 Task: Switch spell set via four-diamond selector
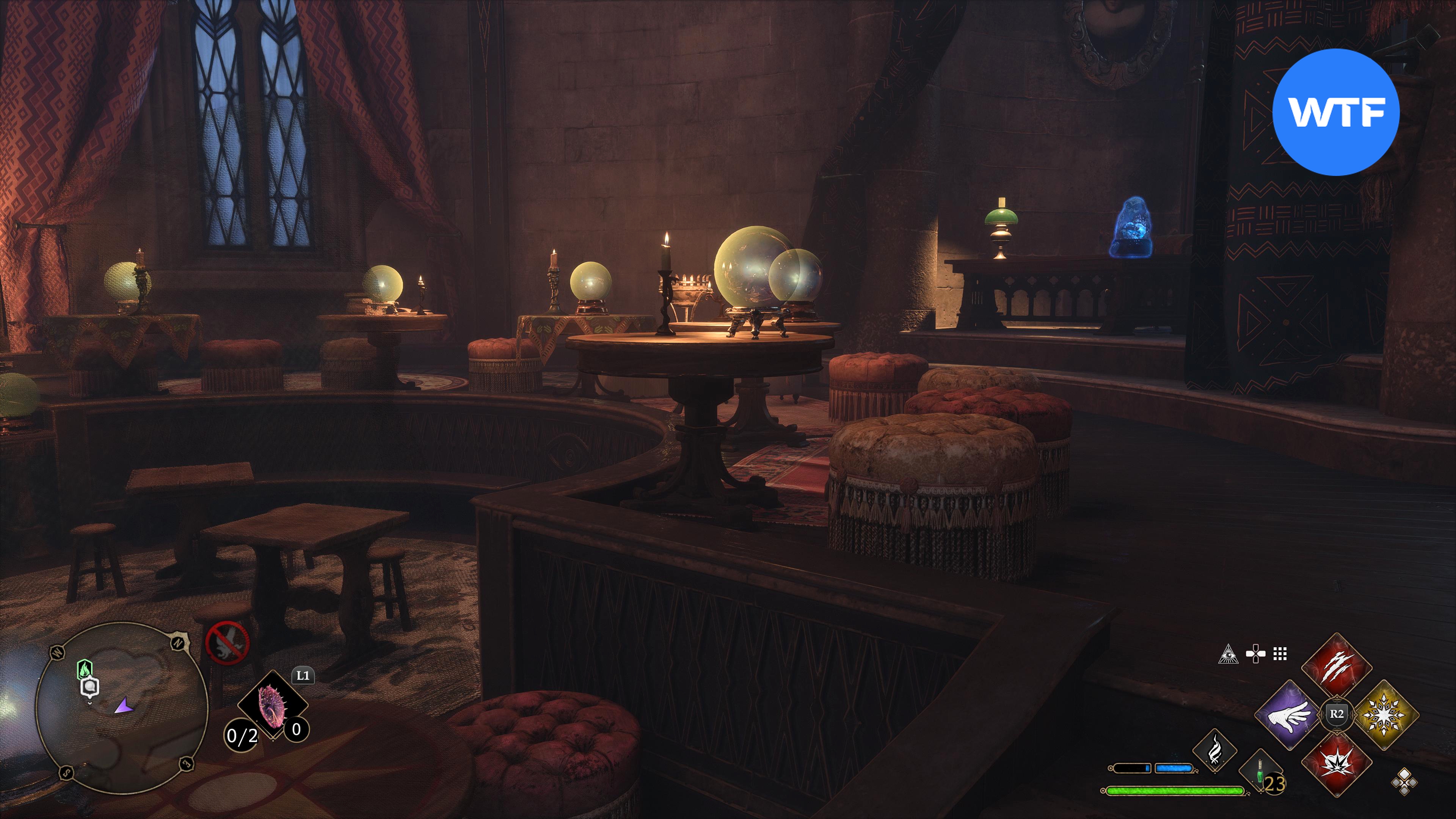(x=1404, y=782)
